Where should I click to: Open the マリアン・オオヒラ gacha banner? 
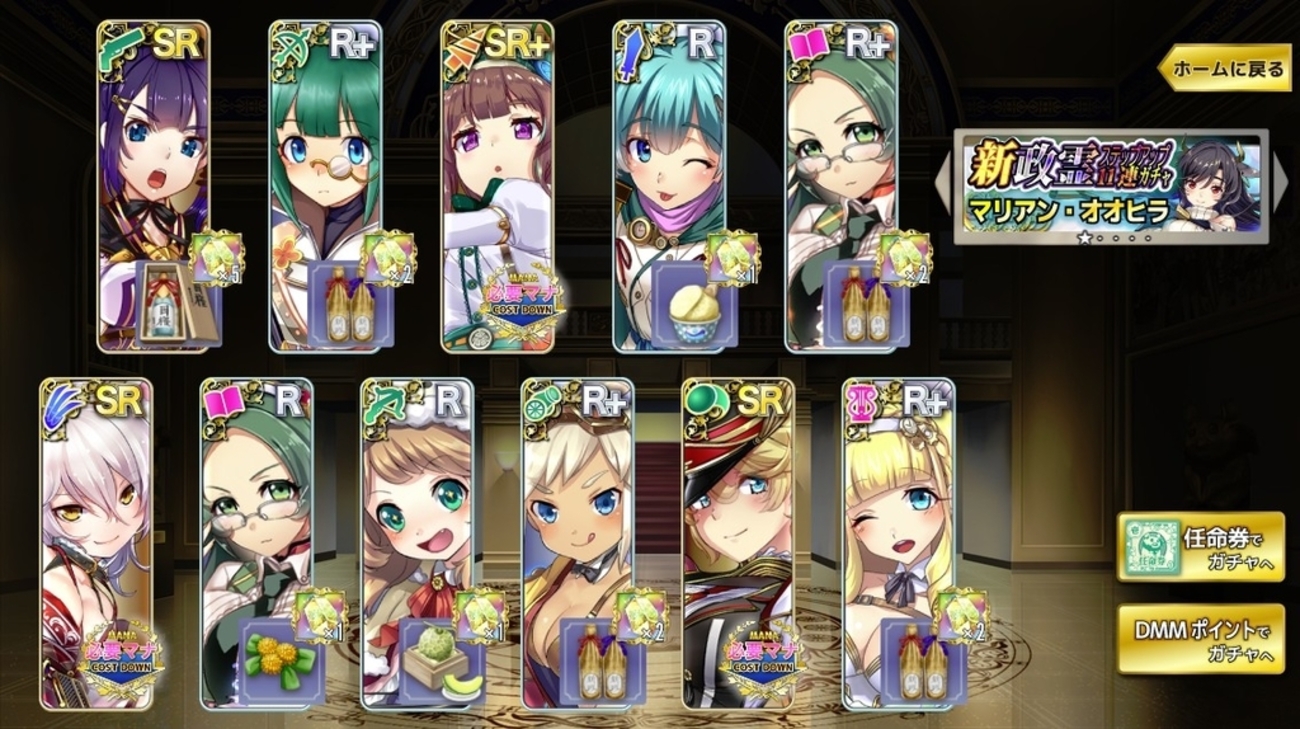pyautogui.click(x=1110, y=187)
